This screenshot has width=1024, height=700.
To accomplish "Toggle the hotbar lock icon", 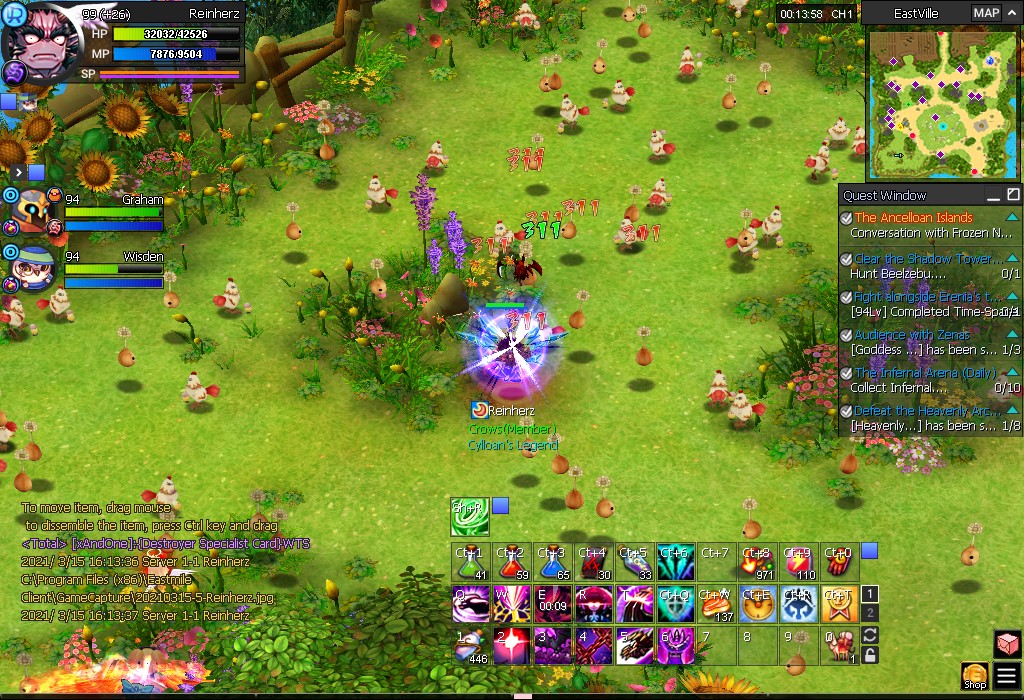I will coord(870,655).
